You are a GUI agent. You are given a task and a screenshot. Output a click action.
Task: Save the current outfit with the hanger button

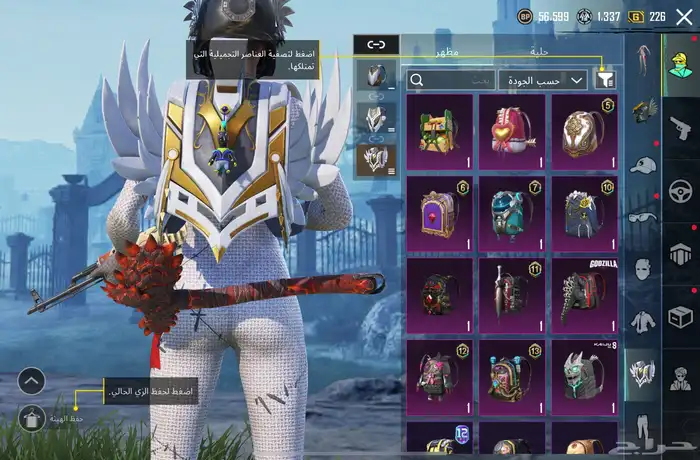click(31, 418)
